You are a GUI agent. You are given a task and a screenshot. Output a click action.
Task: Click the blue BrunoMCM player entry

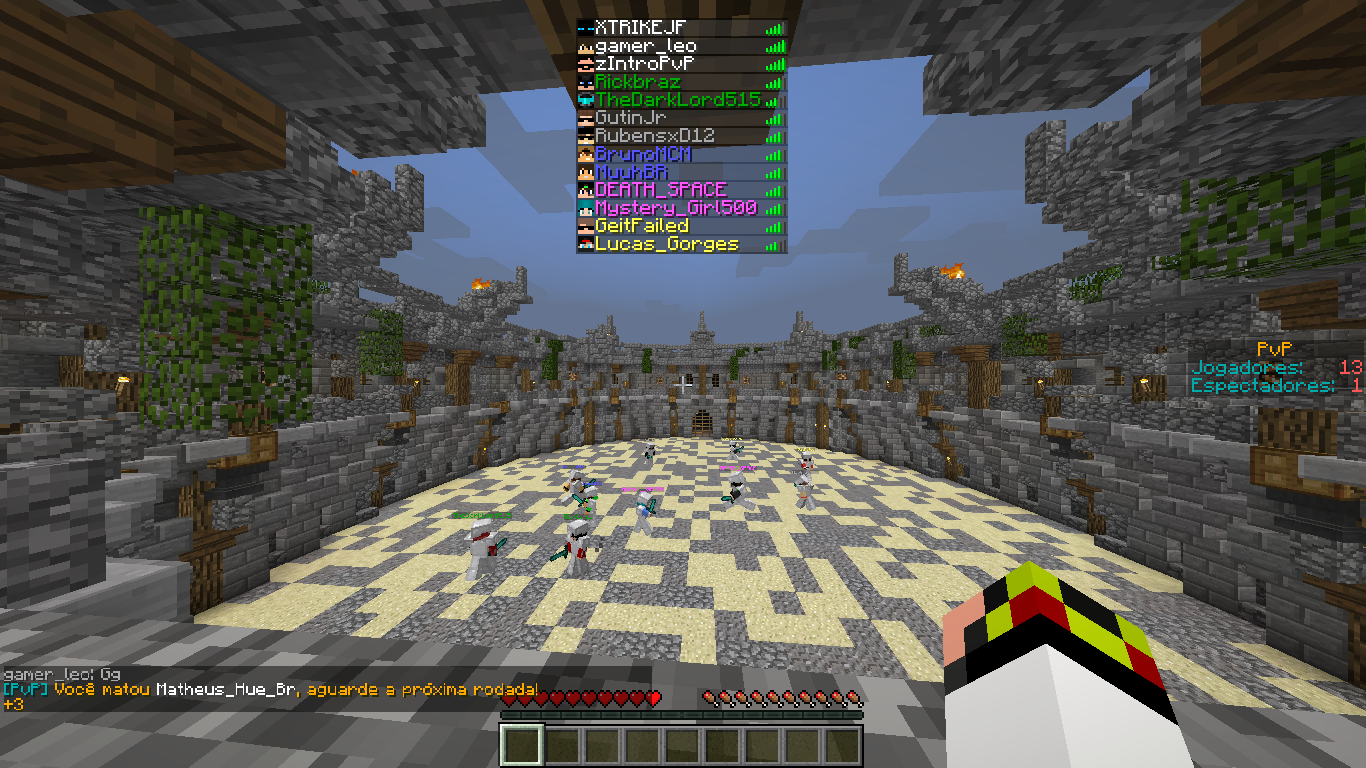click(643, 155)
